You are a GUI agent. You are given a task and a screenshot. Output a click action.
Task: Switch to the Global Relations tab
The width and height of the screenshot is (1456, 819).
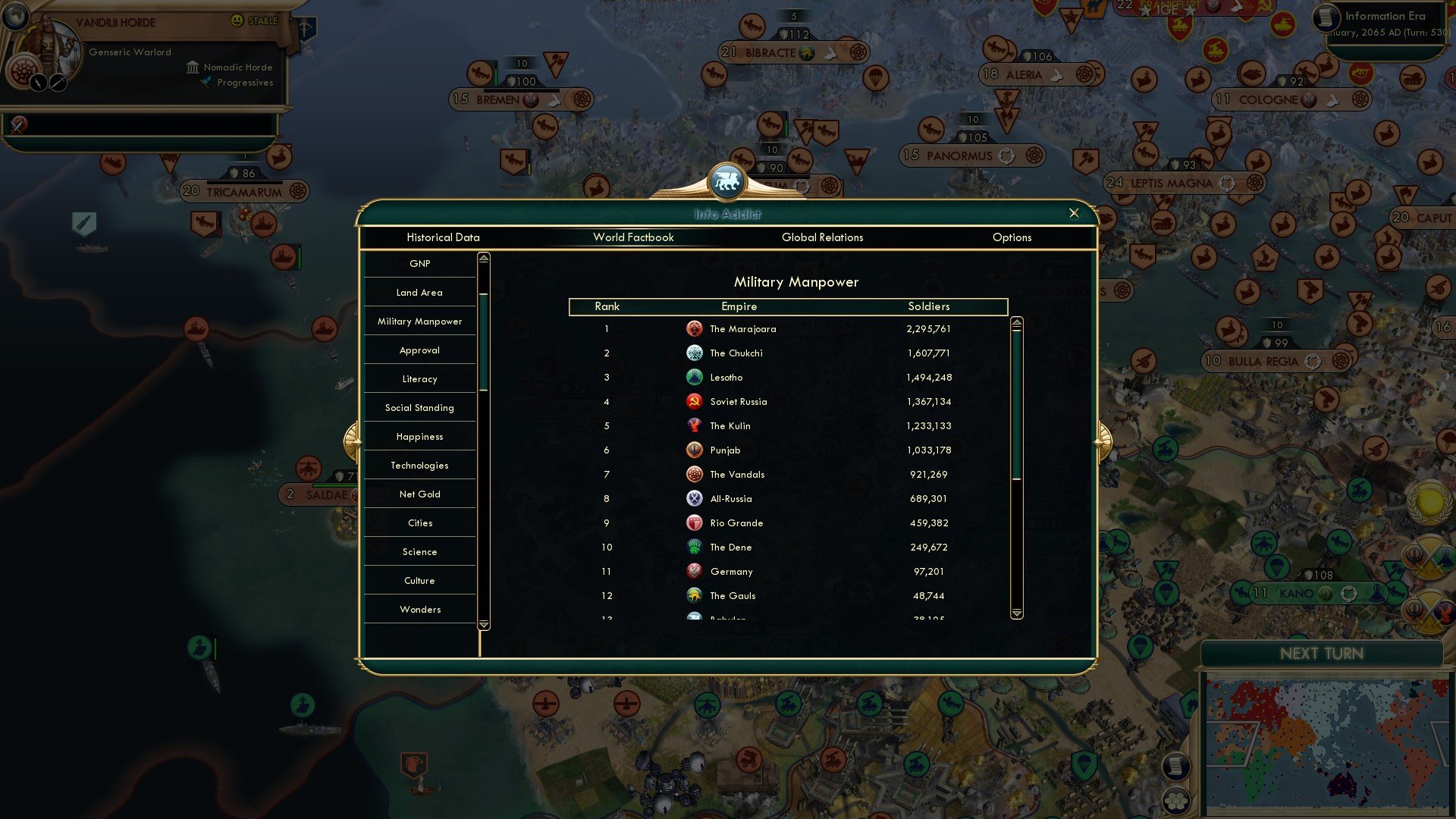(x=823, y=237)
